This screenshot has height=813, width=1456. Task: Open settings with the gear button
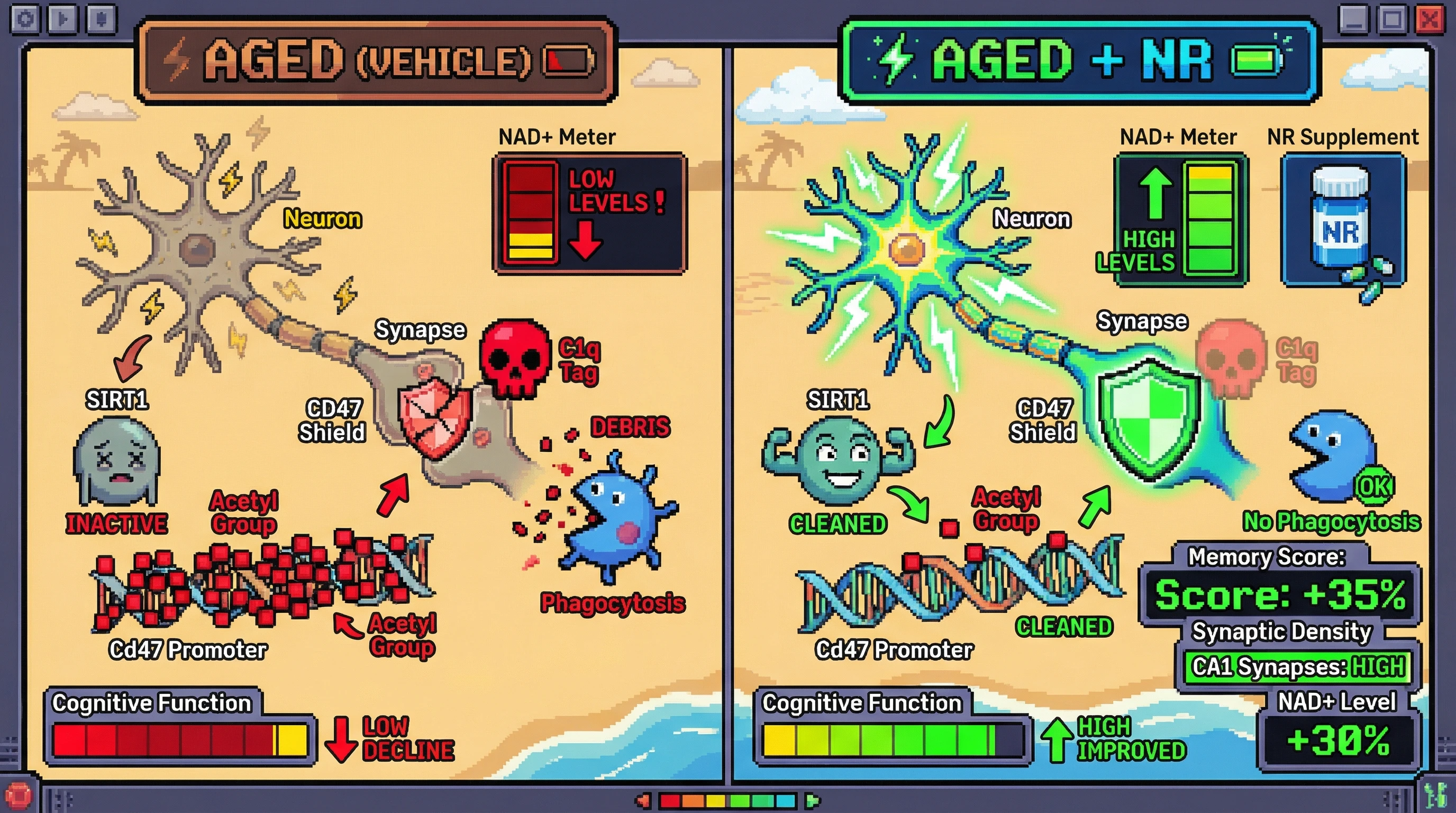(x=25, y=19)
